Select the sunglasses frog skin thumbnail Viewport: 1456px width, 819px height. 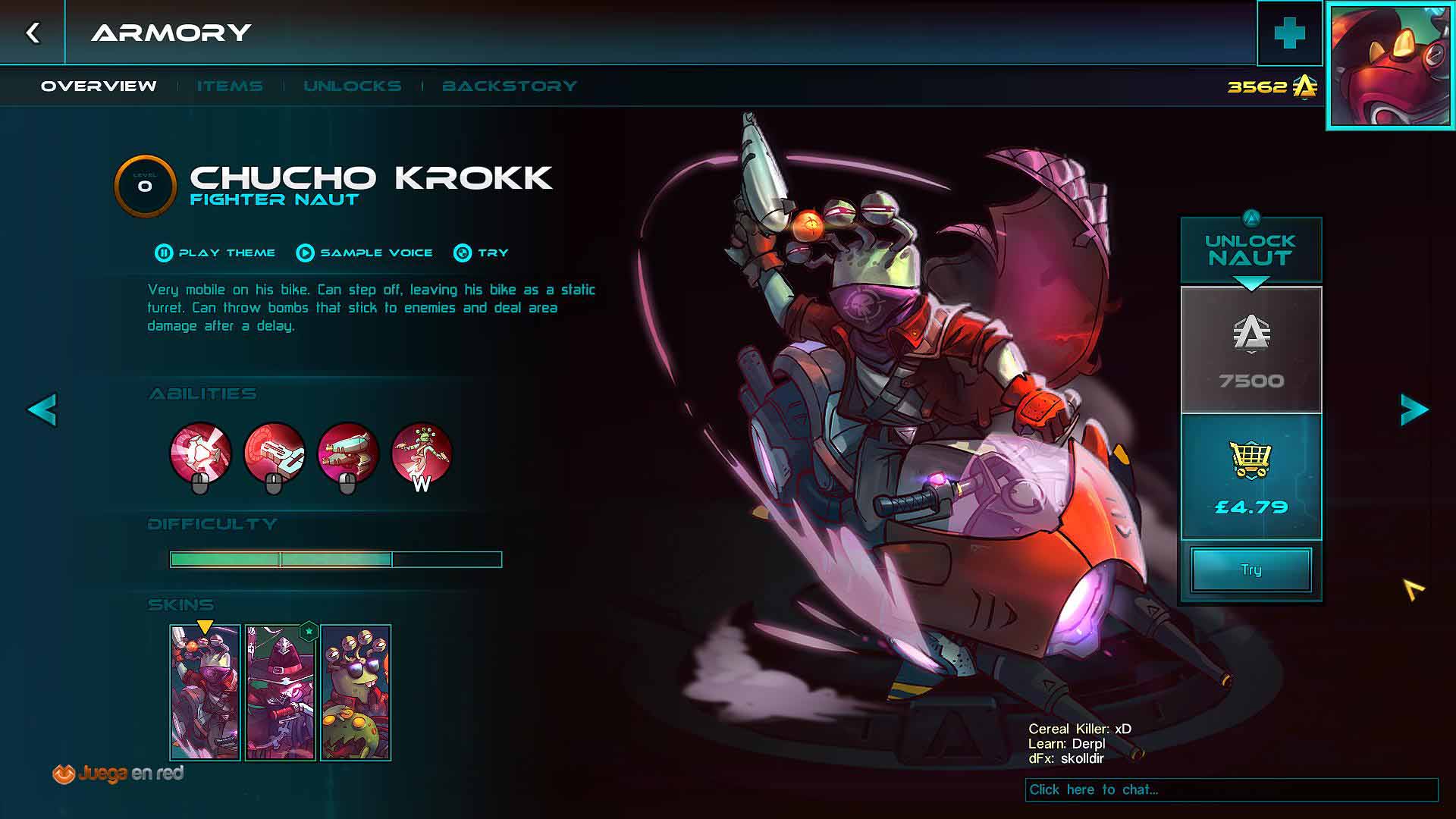tap(356, 692)
